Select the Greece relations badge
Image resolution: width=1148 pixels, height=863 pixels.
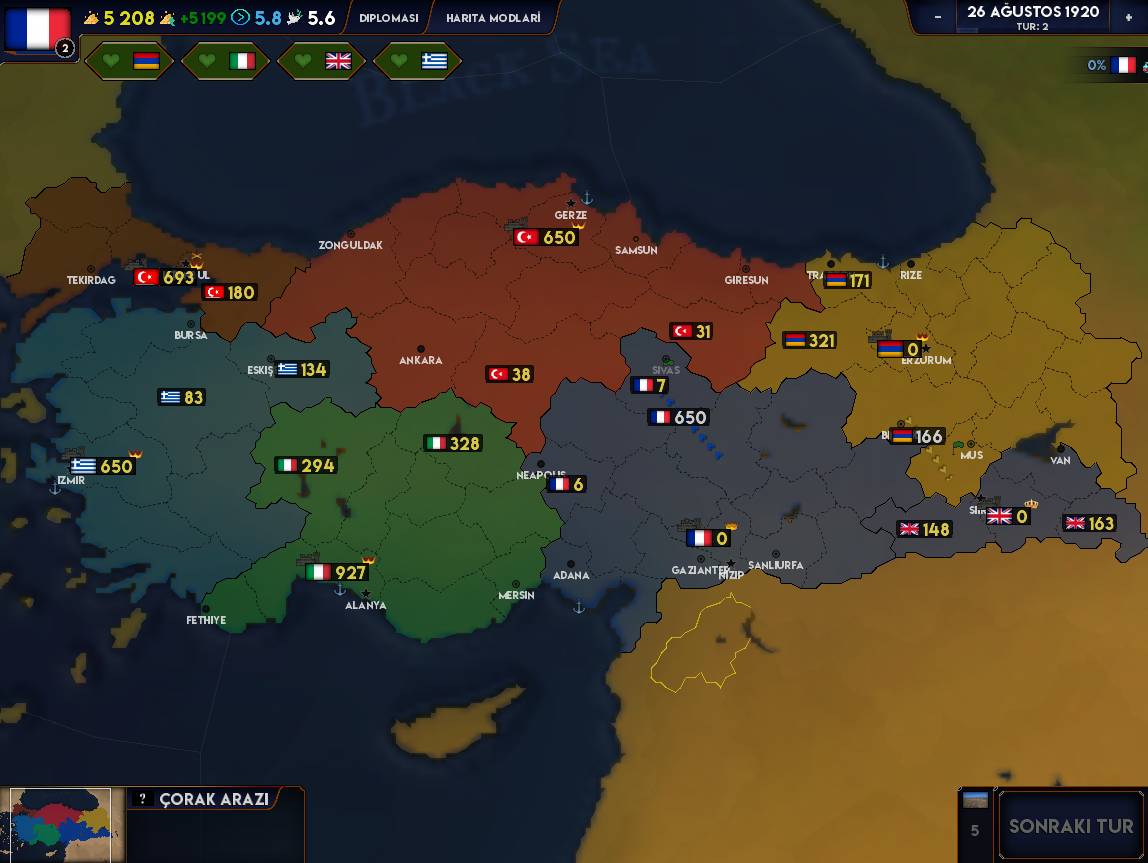[x=417, y=61]
